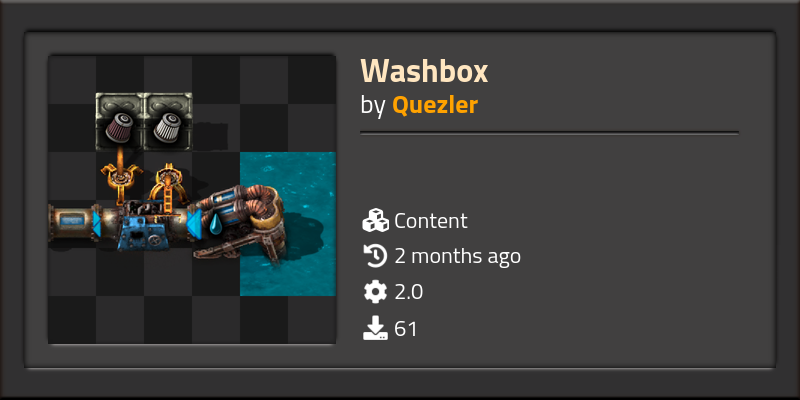This screenshot has height=400, width=800.
Task: Open the Washbox mod thumbnail
Action: click(x=192, y=199)
